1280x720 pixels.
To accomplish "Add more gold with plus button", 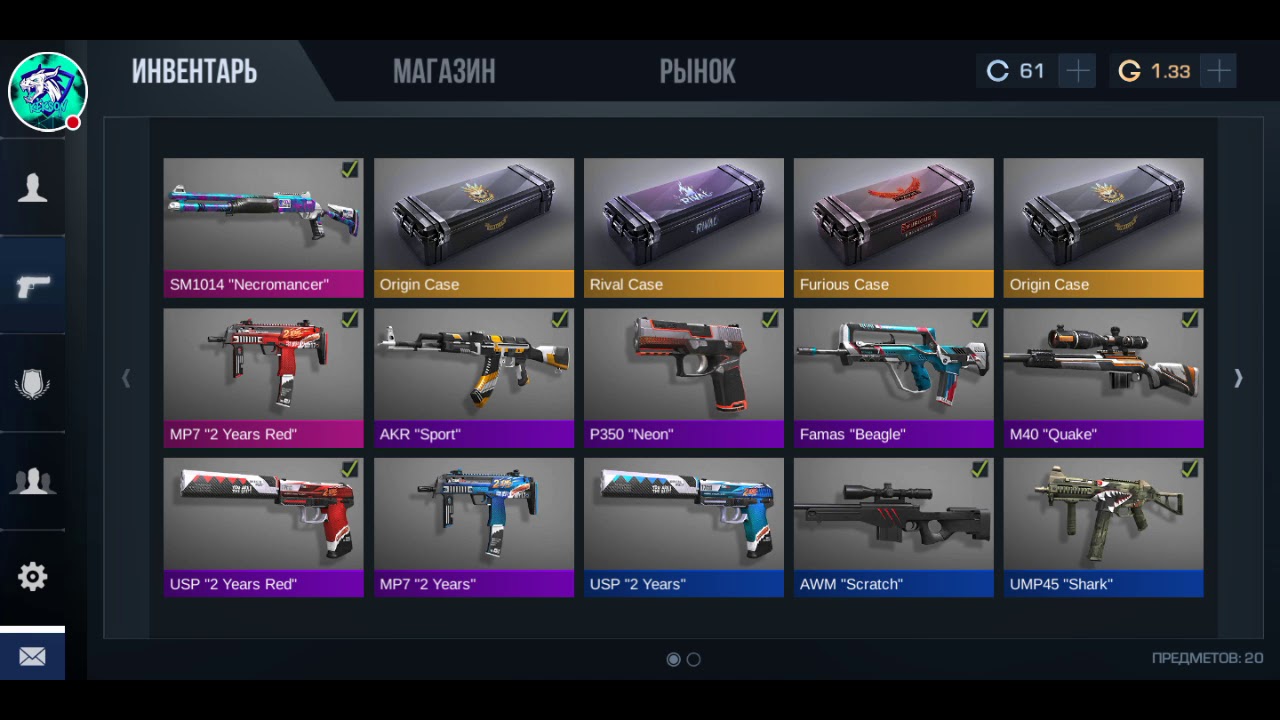I will click(x=1219, y=71).
